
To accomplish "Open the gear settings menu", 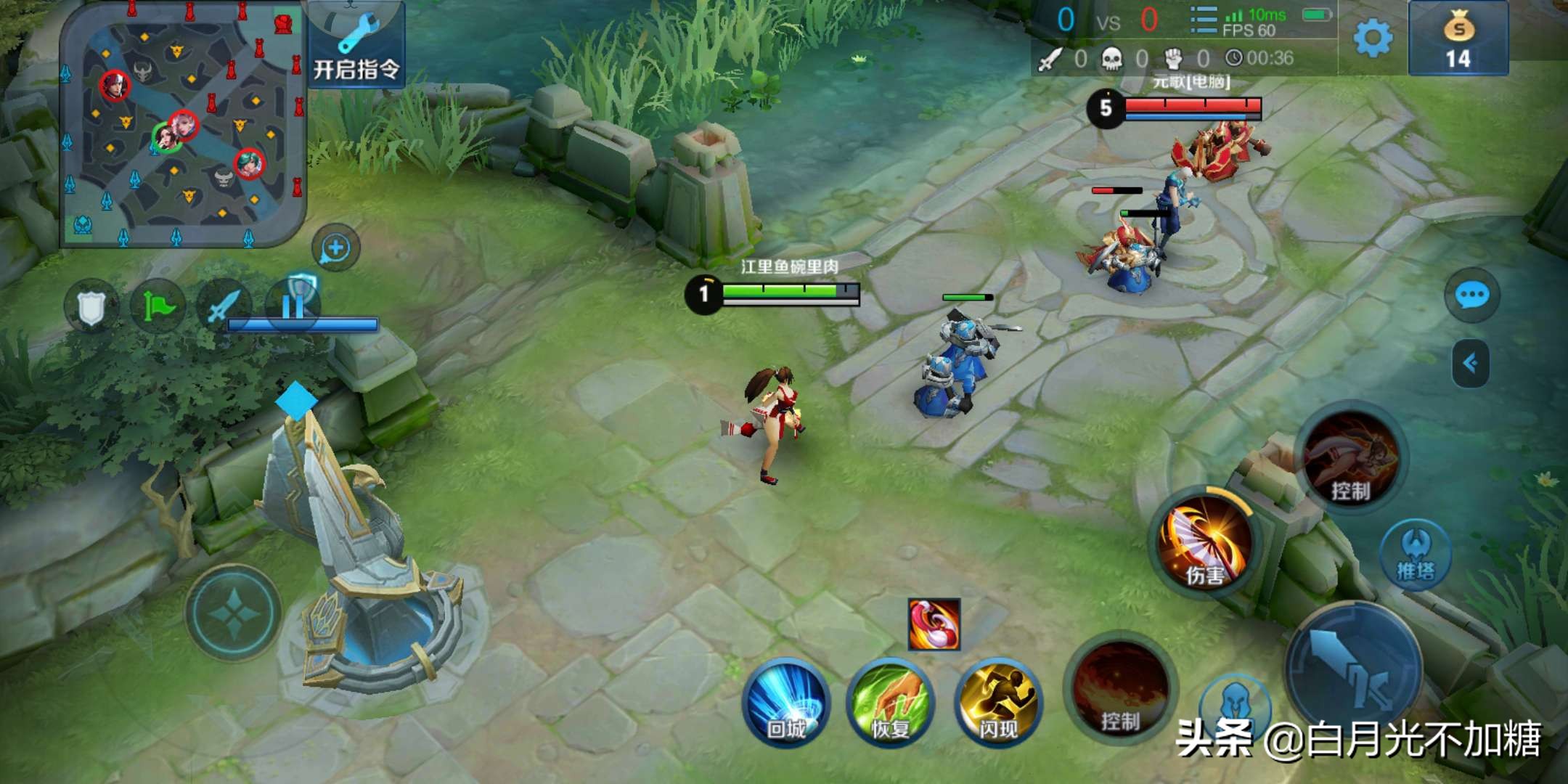I will coord(1373,38).
